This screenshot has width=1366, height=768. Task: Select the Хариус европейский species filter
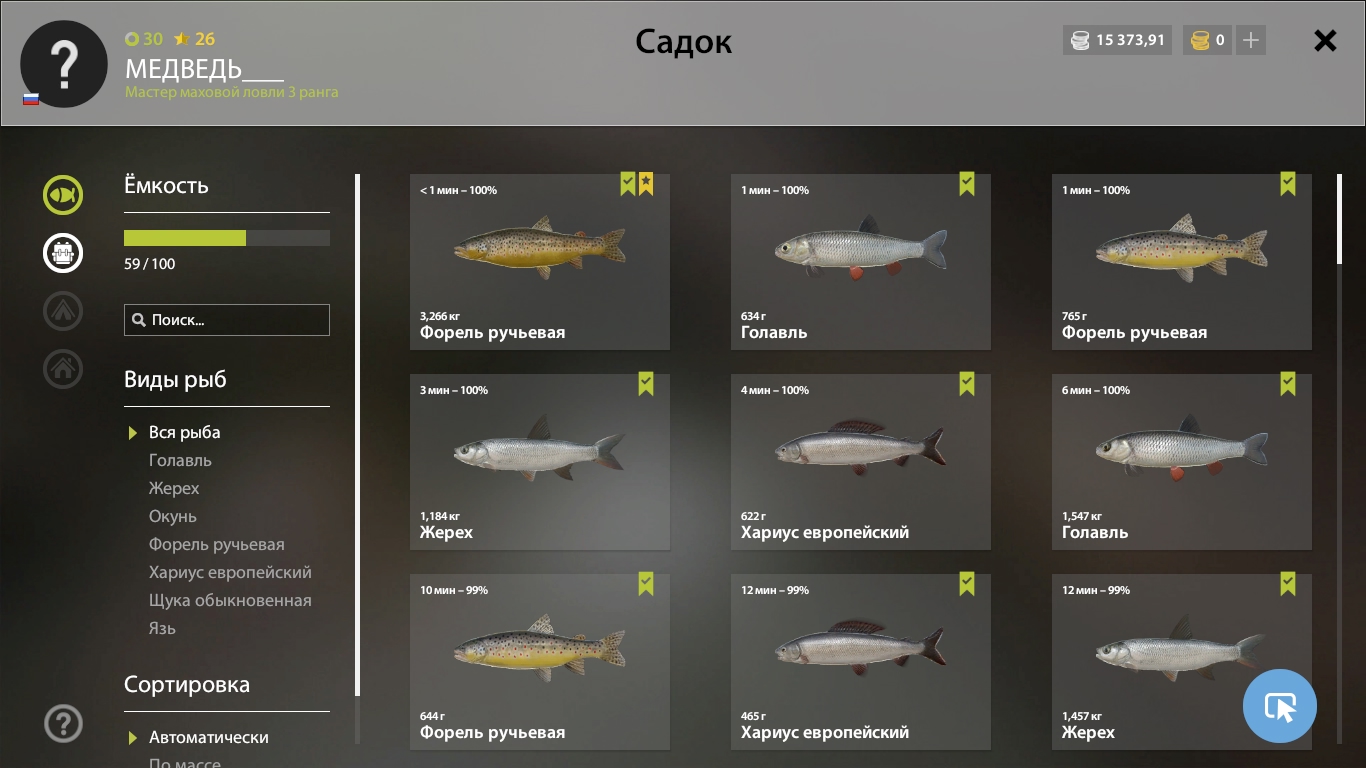click(230, 572)
